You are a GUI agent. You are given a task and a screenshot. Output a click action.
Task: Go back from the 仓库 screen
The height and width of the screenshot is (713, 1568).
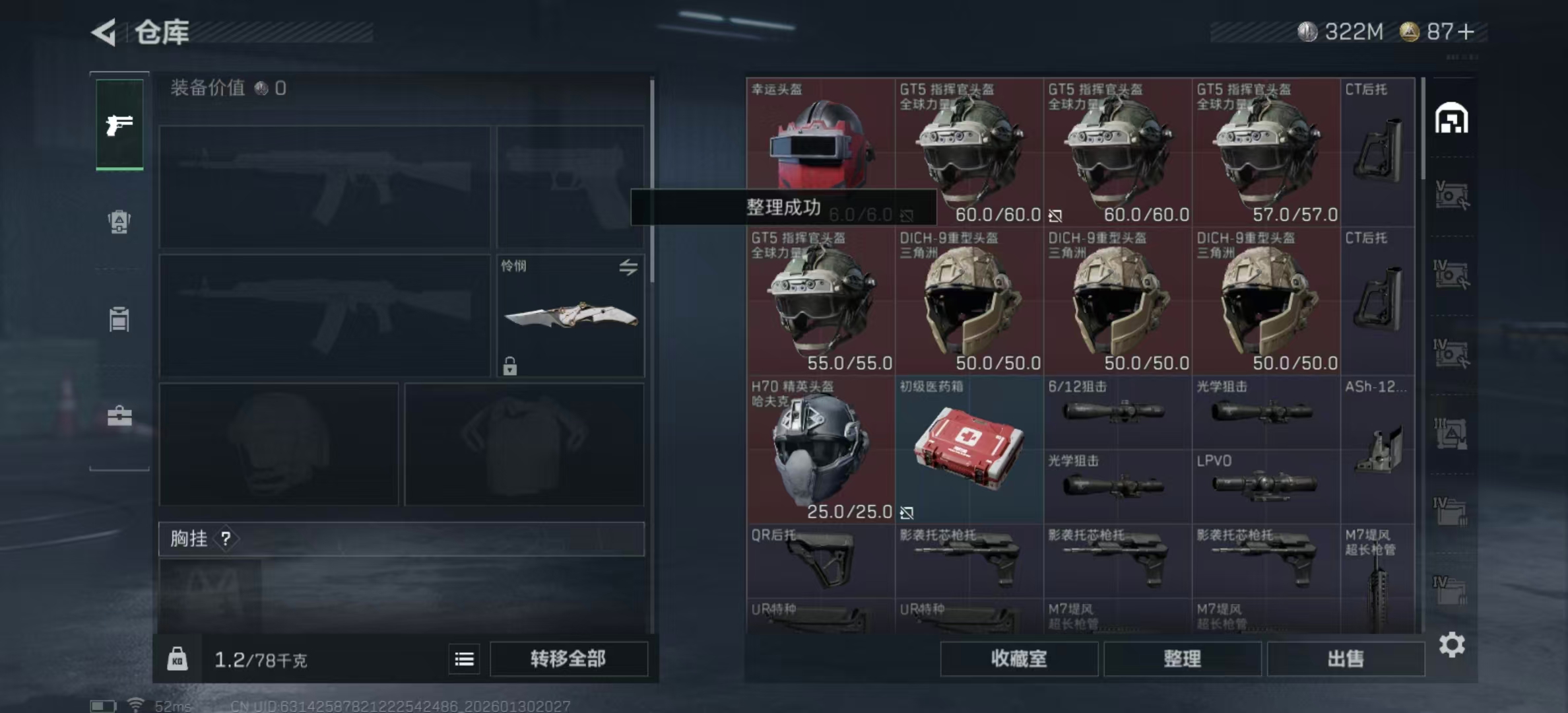click(104, 32)
